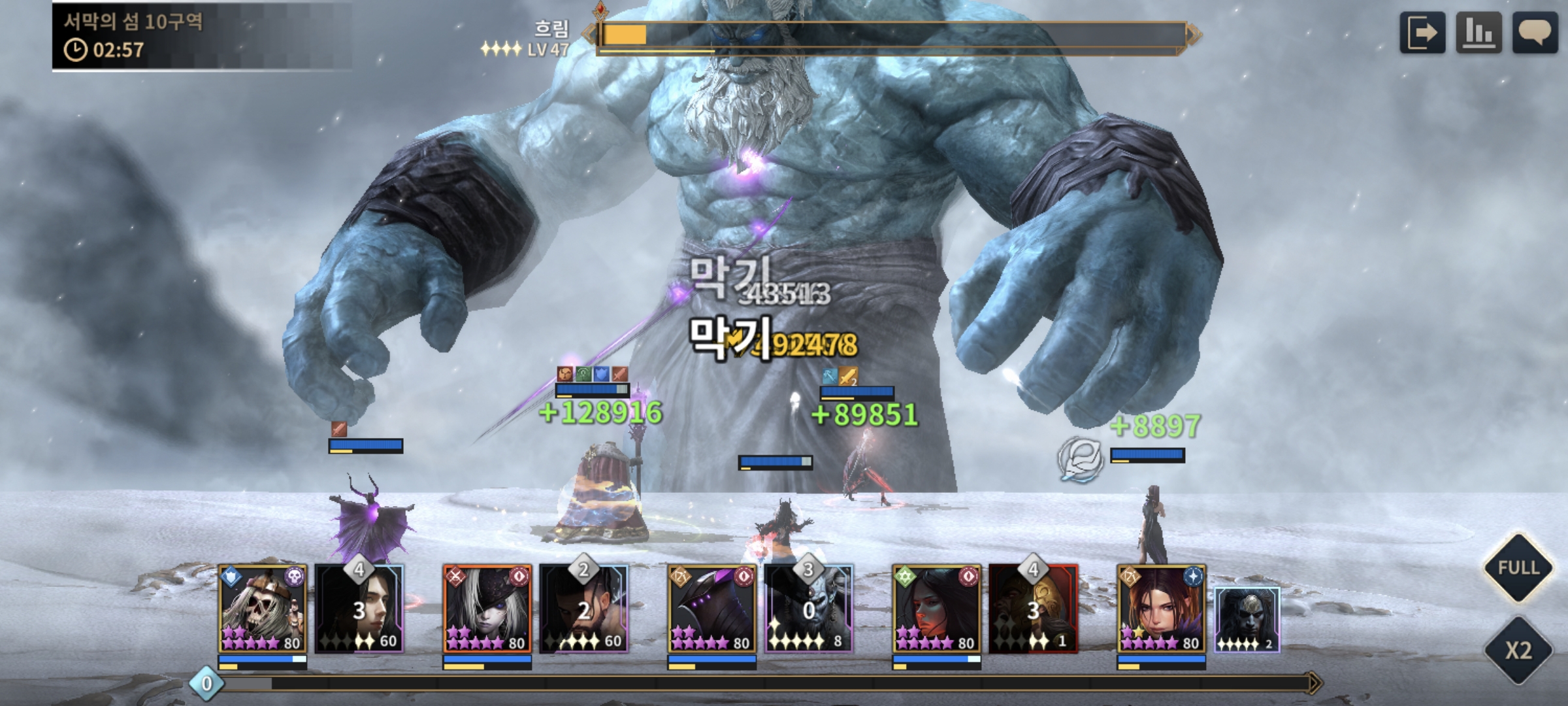Toggle the FULL auto-battle button
Screen dimensions: 1568x706
[x=1518, y=567]
